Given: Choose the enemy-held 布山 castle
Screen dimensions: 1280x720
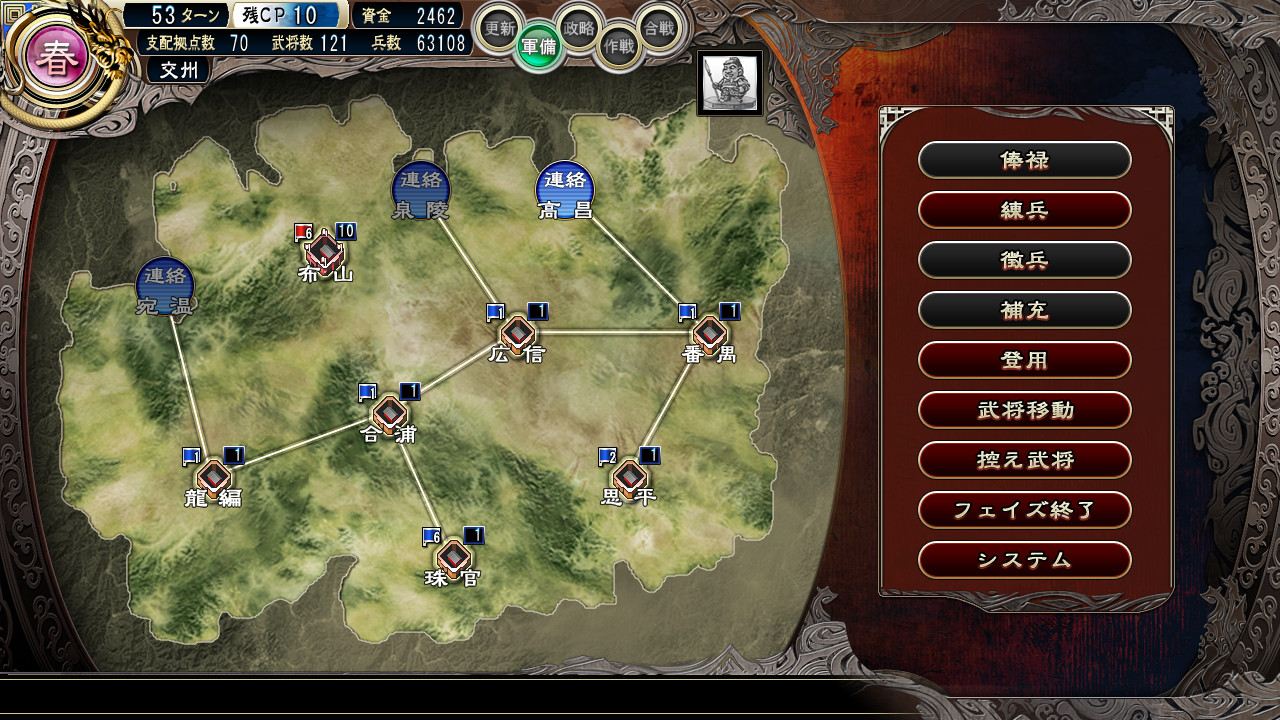Looking at the screenshot, I should (x=325, y=251).
